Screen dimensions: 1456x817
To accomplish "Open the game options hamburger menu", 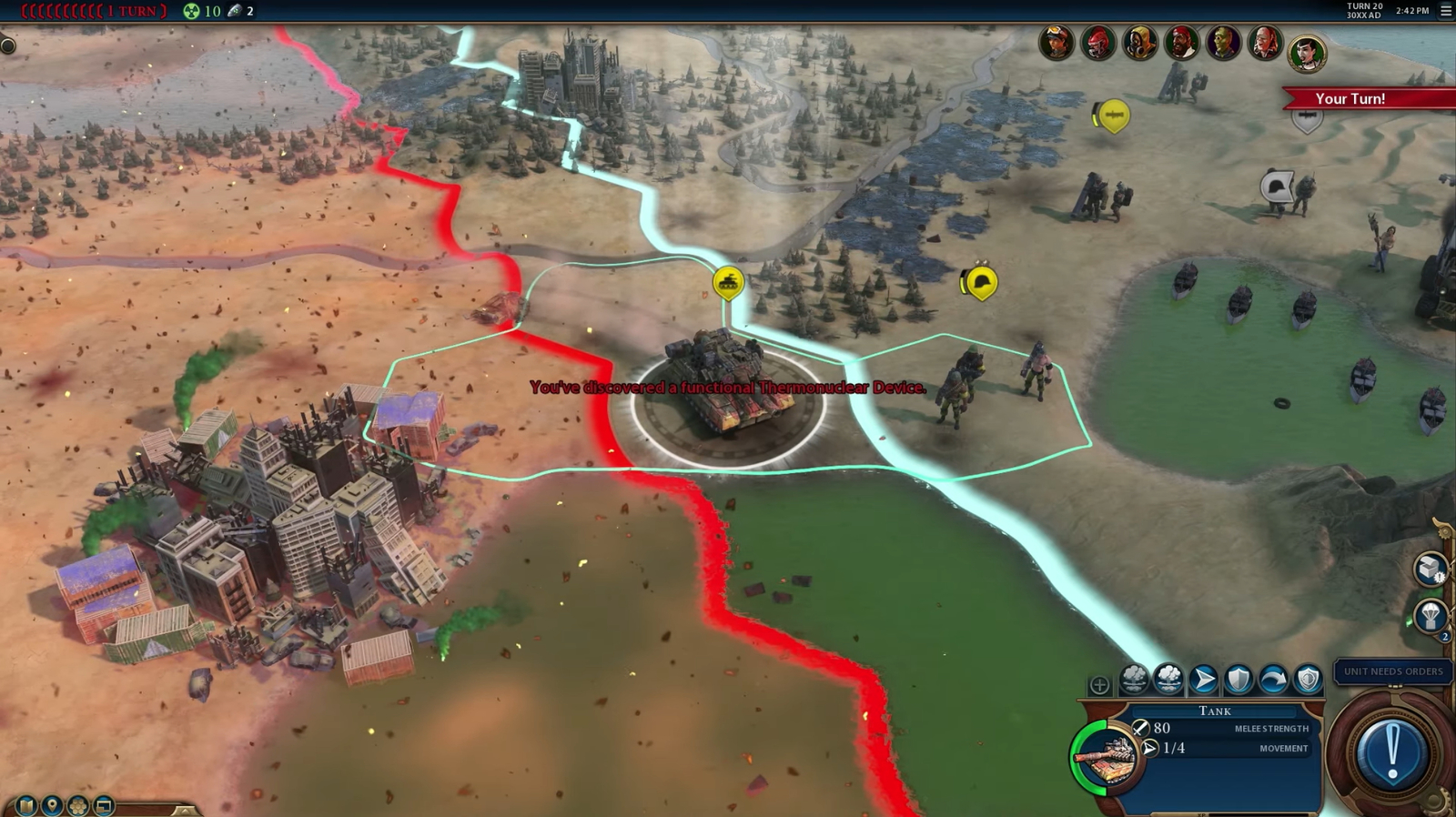I will 1445,12.
